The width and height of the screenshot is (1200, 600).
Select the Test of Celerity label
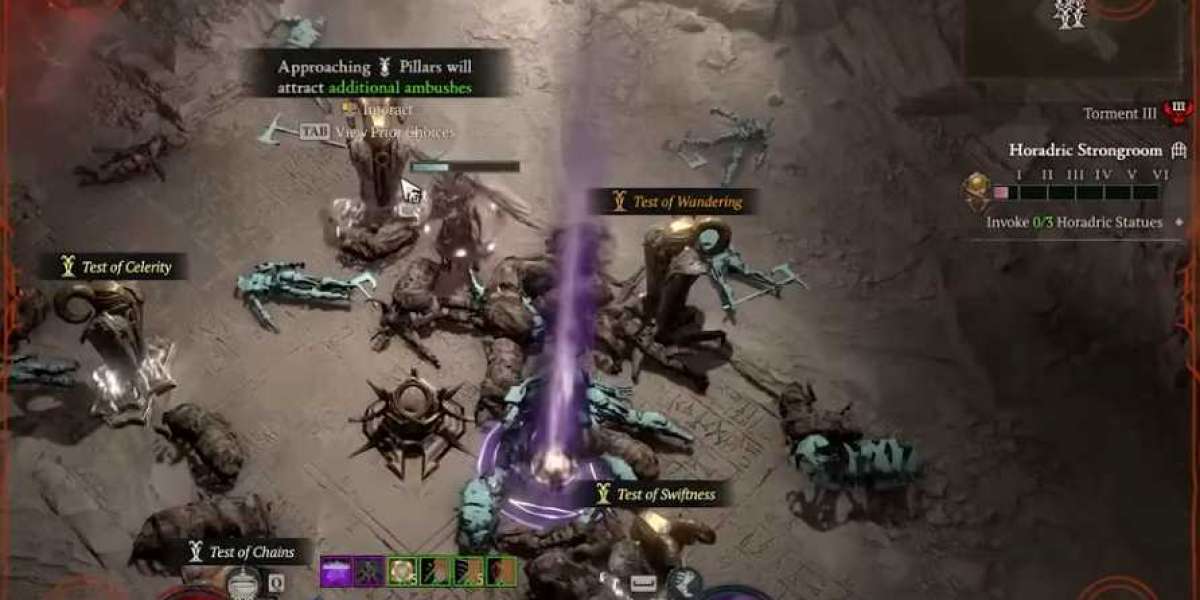pyautogui.click(x=113, y=267)
